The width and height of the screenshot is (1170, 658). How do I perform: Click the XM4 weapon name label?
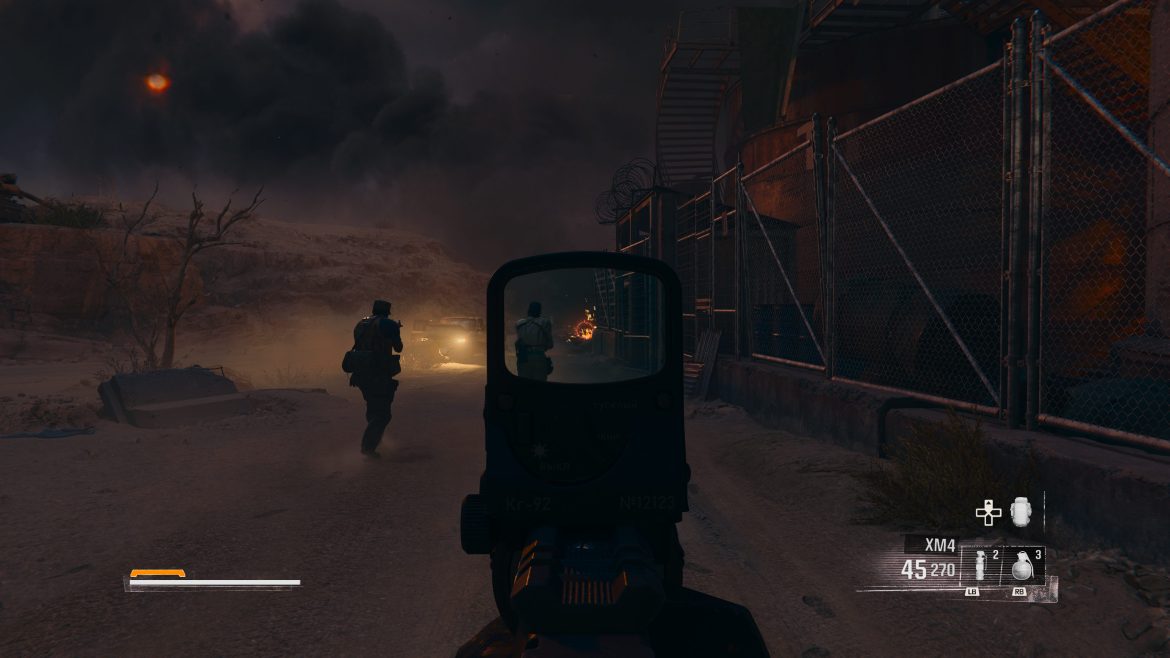click(x=939, y=545)
